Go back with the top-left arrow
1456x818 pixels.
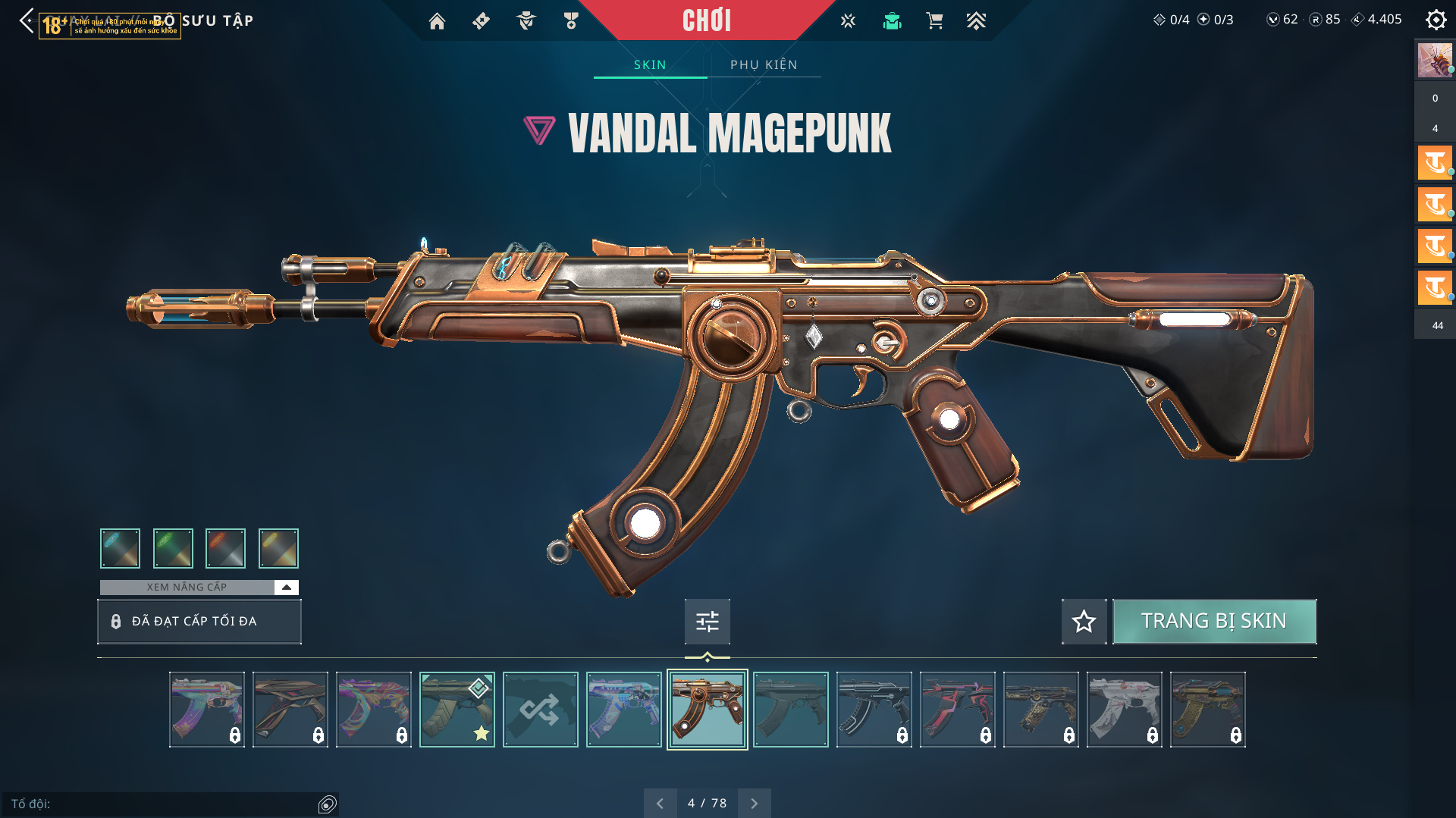[27, 20]
